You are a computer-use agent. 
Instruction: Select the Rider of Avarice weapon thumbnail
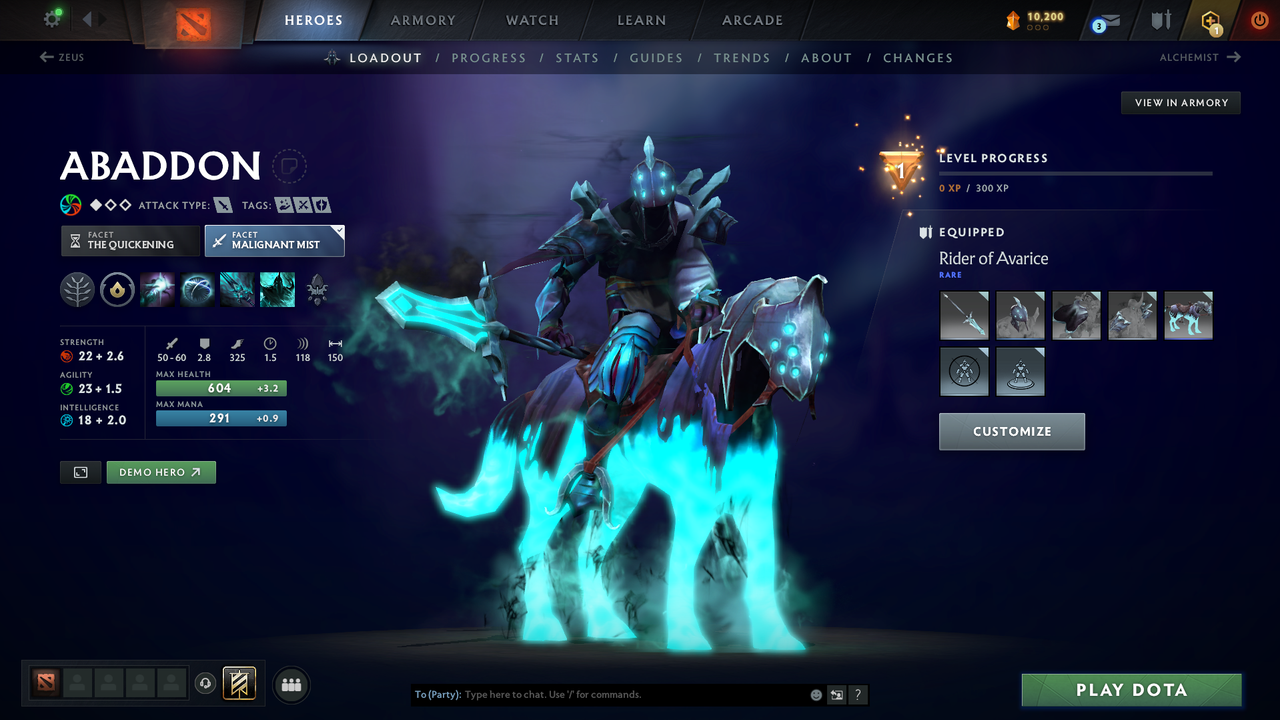(x=963, y=315)
